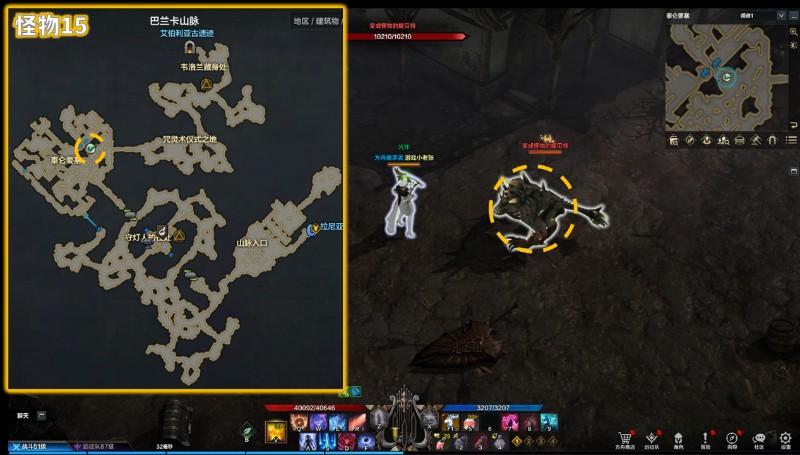Collapse the chat window with its toggle

42,415
